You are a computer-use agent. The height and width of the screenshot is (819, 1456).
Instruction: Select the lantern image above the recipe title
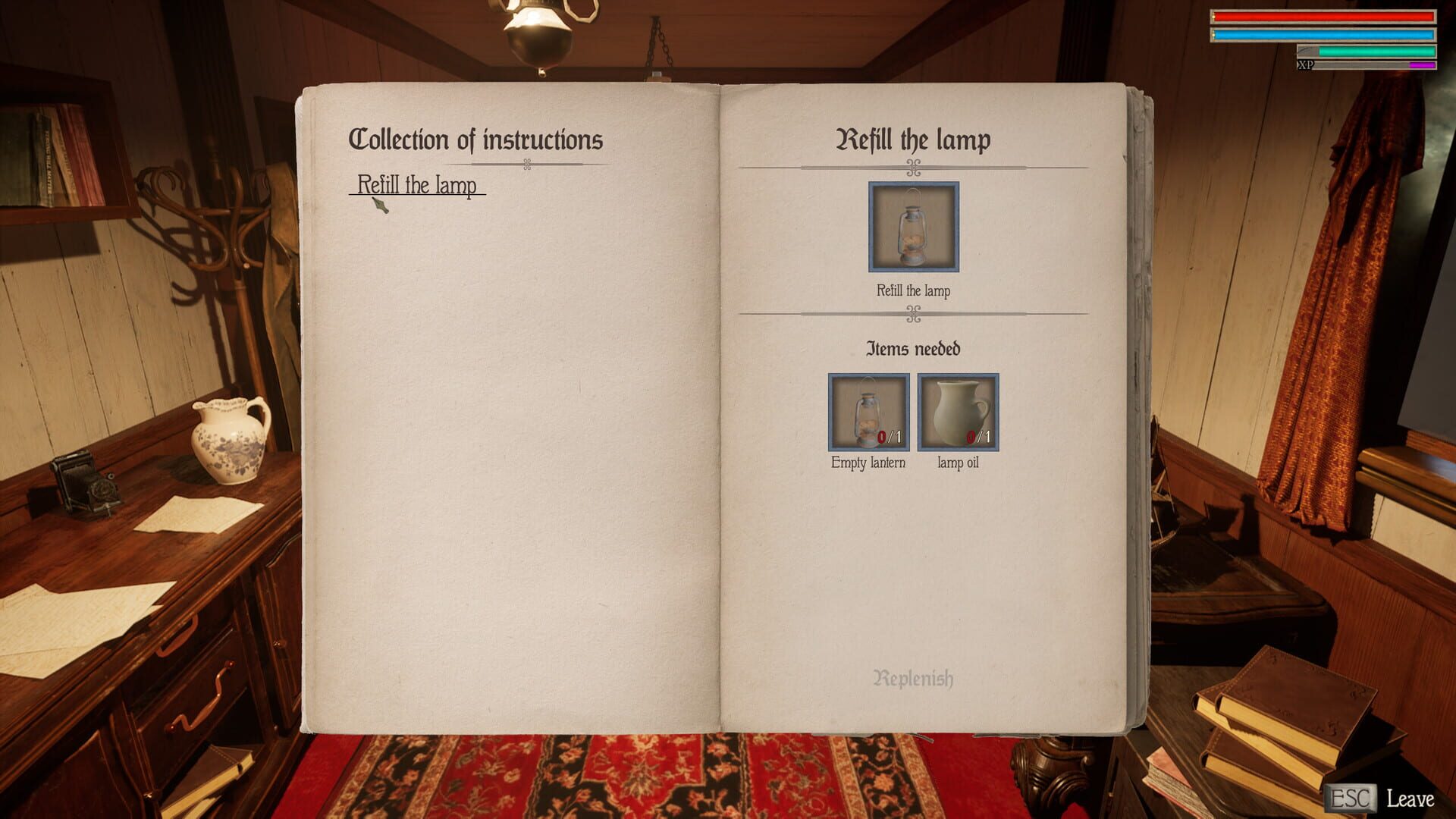point(913,227)
